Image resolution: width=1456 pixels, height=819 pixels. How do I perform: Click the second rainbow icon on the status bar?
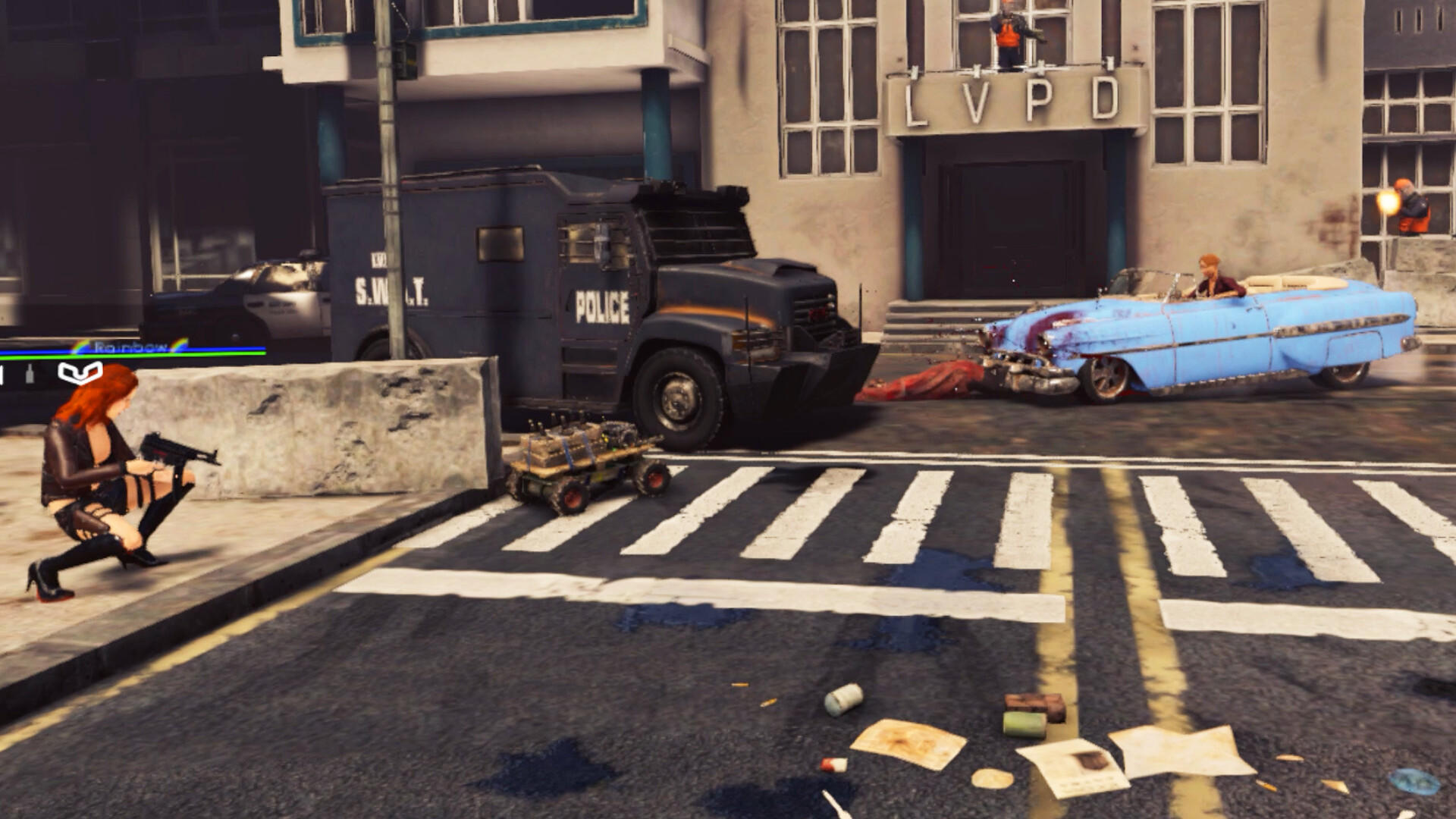click(x=177, y=344)
